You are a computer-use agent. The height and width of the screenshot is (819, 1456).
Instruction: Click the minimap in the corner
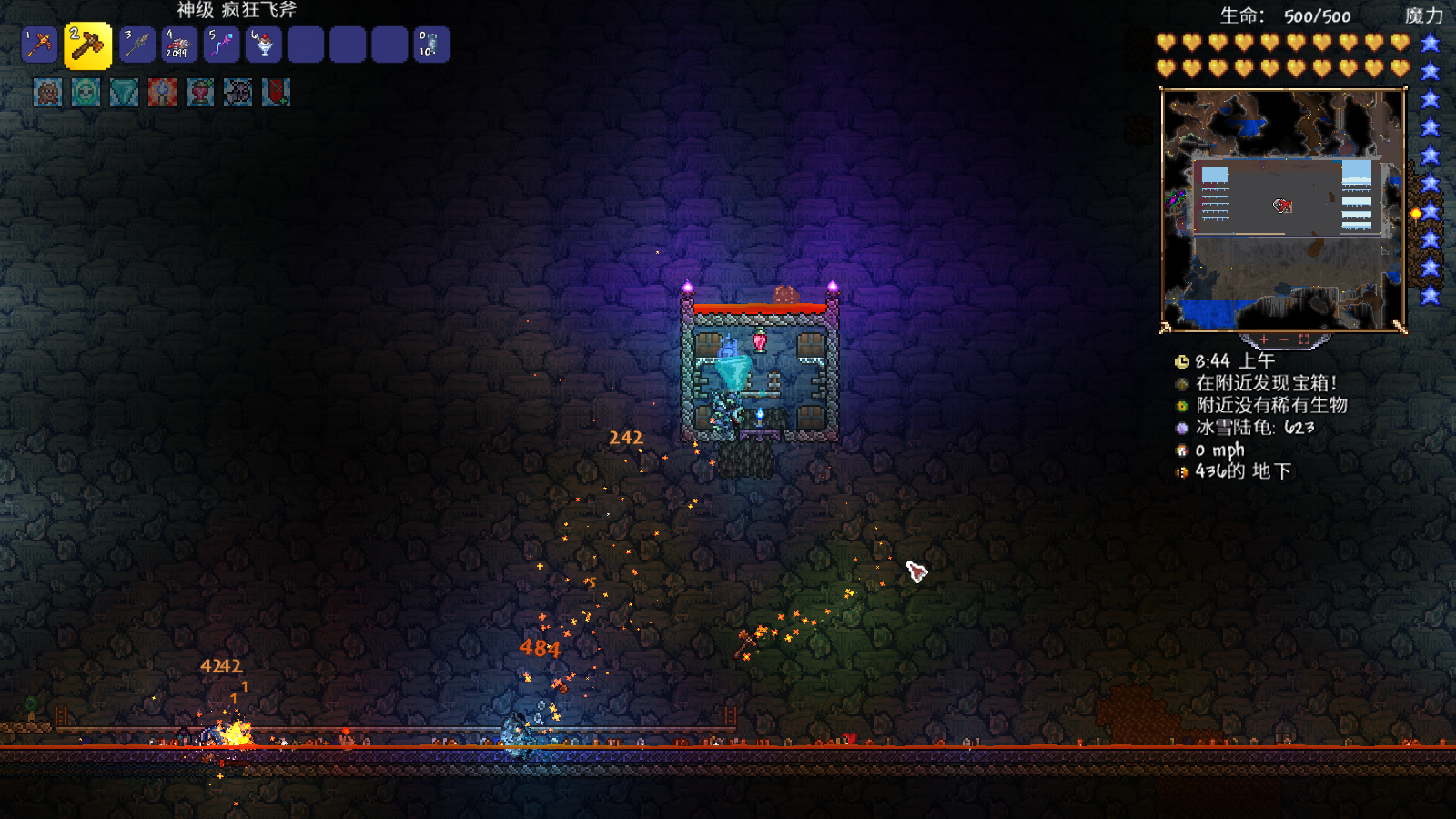pos(1283,209)
